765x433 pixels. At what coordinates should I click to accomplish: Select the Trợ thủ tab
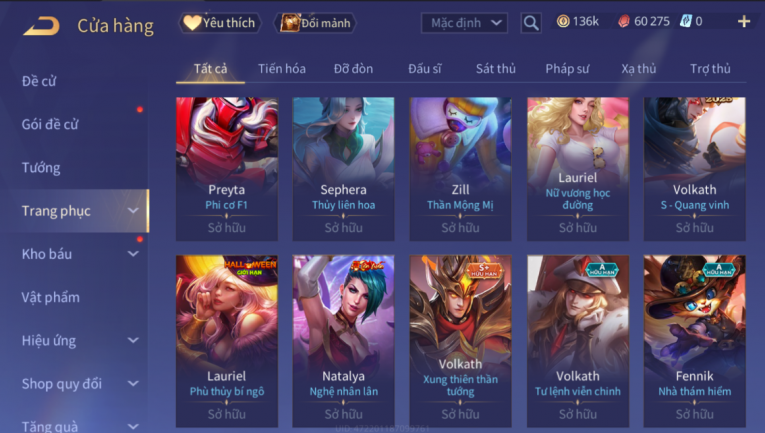(x=710, y=69)
